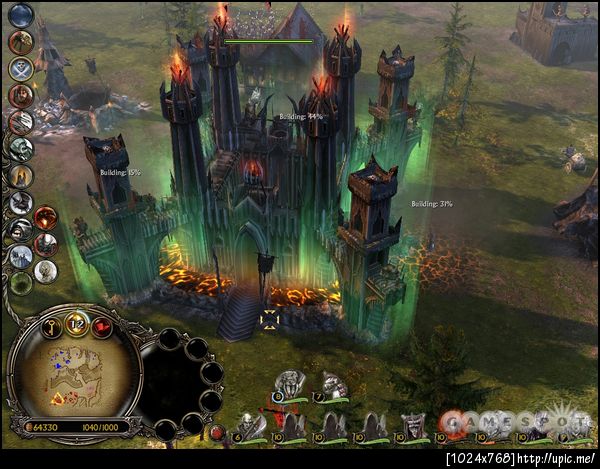Viewport: 600px width, 469px height.
Task: Select the blue orb at top-left corner
Action: [x=20, y=14]
